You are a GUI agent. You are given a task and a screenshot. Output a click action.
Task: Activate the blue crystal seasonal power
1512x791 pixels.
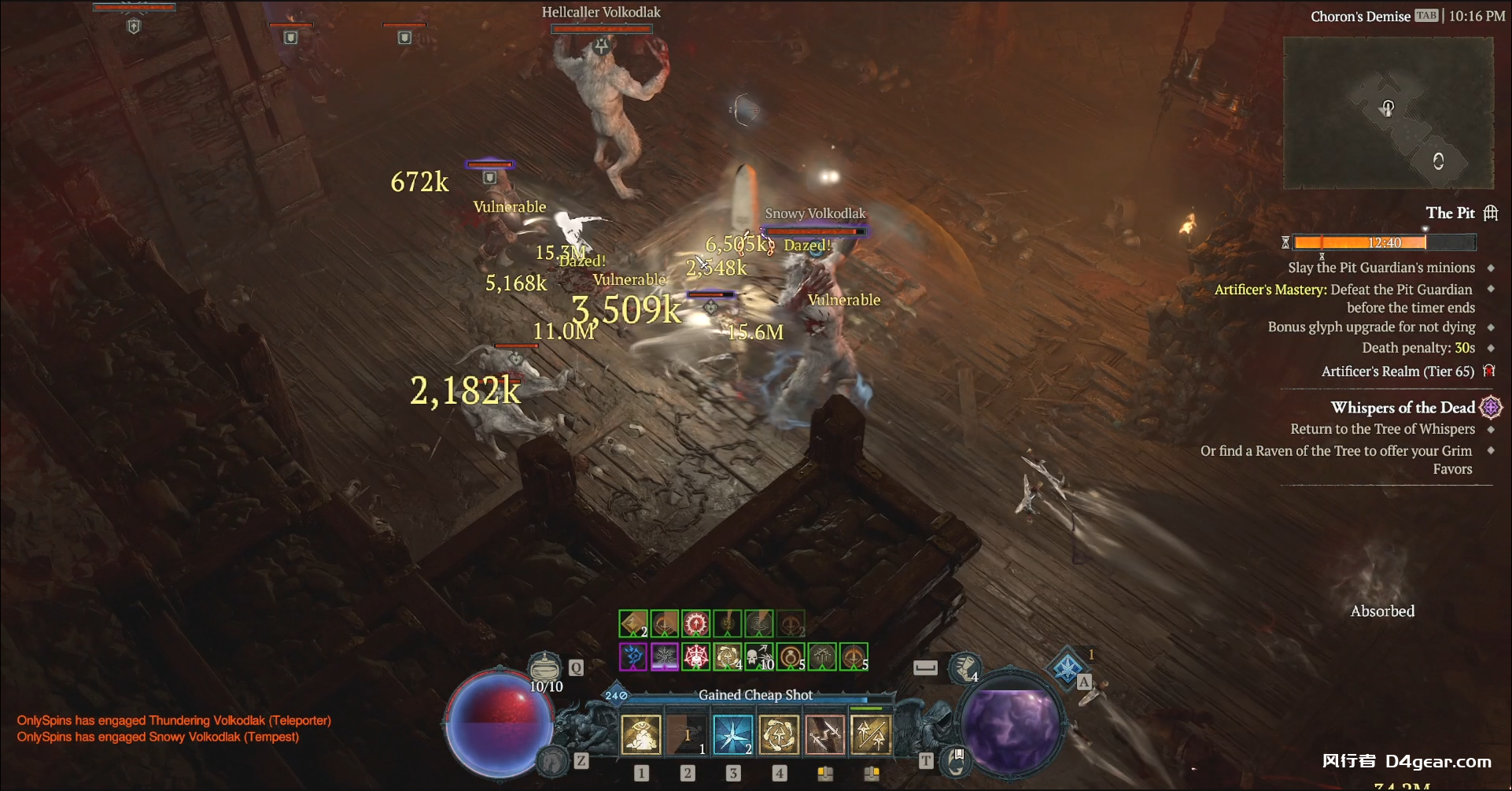pyautogui.click(x=1068, y=669)
